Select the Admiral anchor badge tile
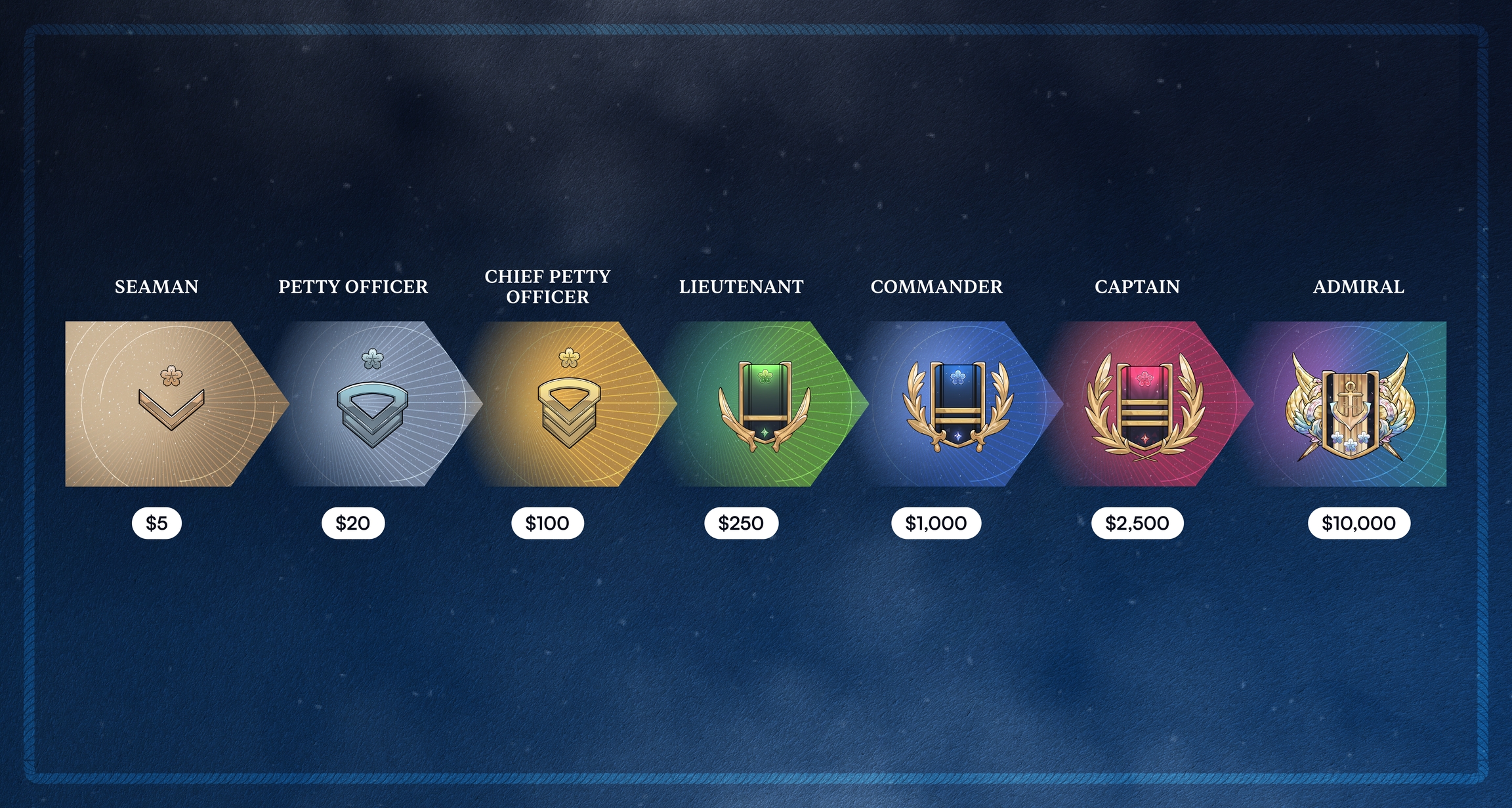Viewport: 1512px width, 808px height. pyautogui.click(x=1350, y=404)
